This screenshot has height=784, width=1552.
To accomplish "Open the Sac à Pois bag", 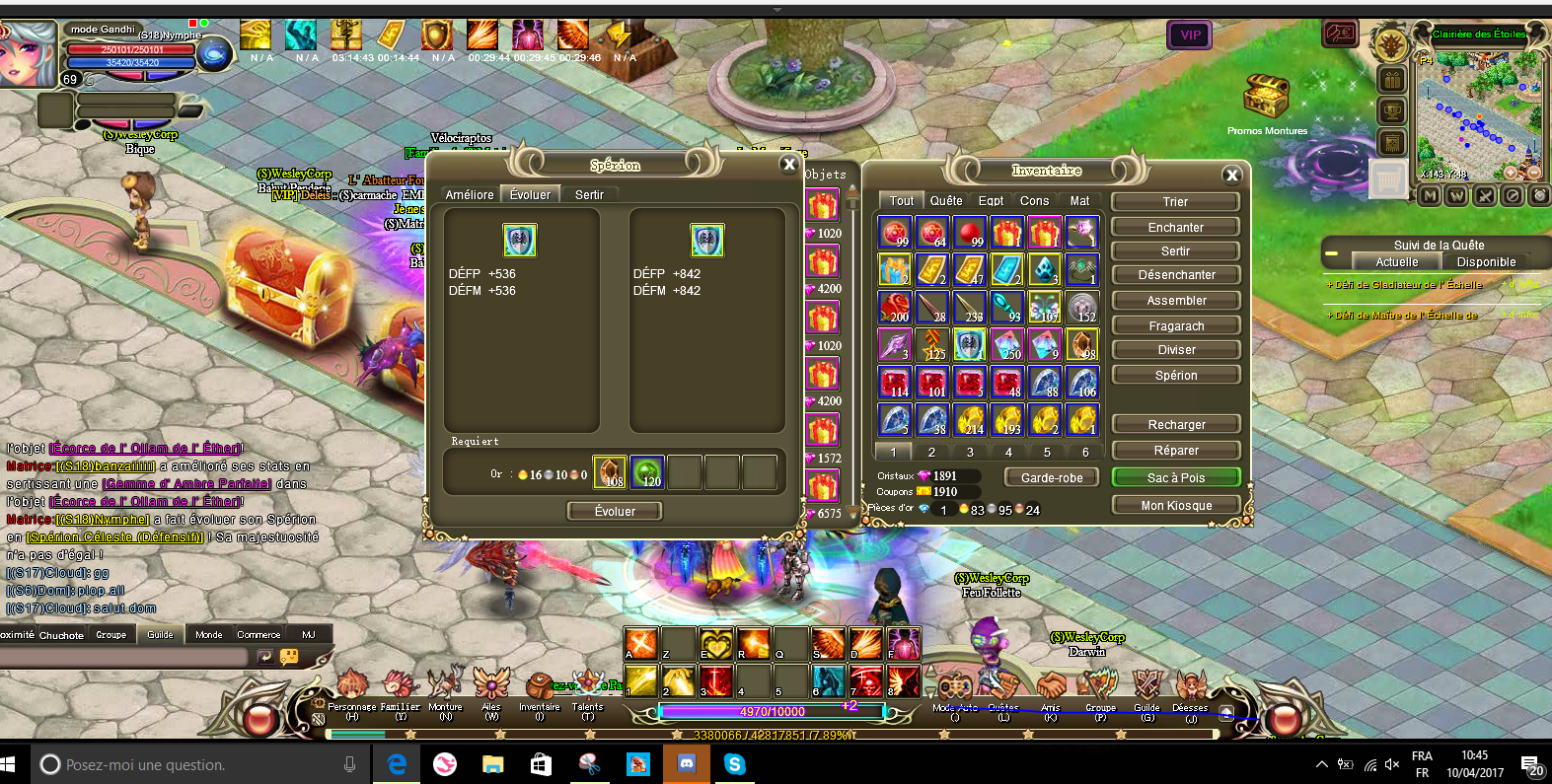I will [1175, 477].
